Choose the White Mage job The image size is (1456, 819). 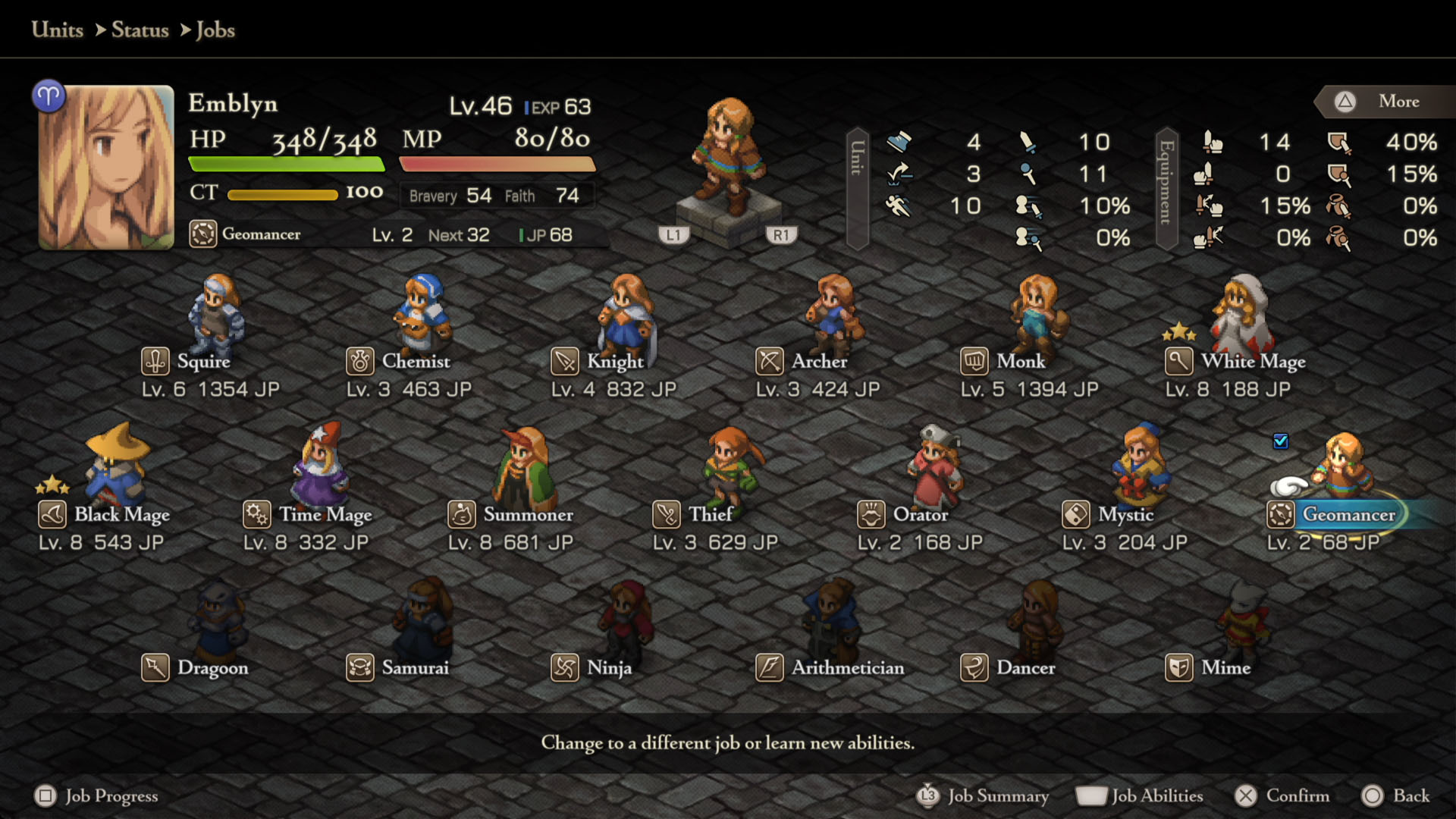point(1252,362)
